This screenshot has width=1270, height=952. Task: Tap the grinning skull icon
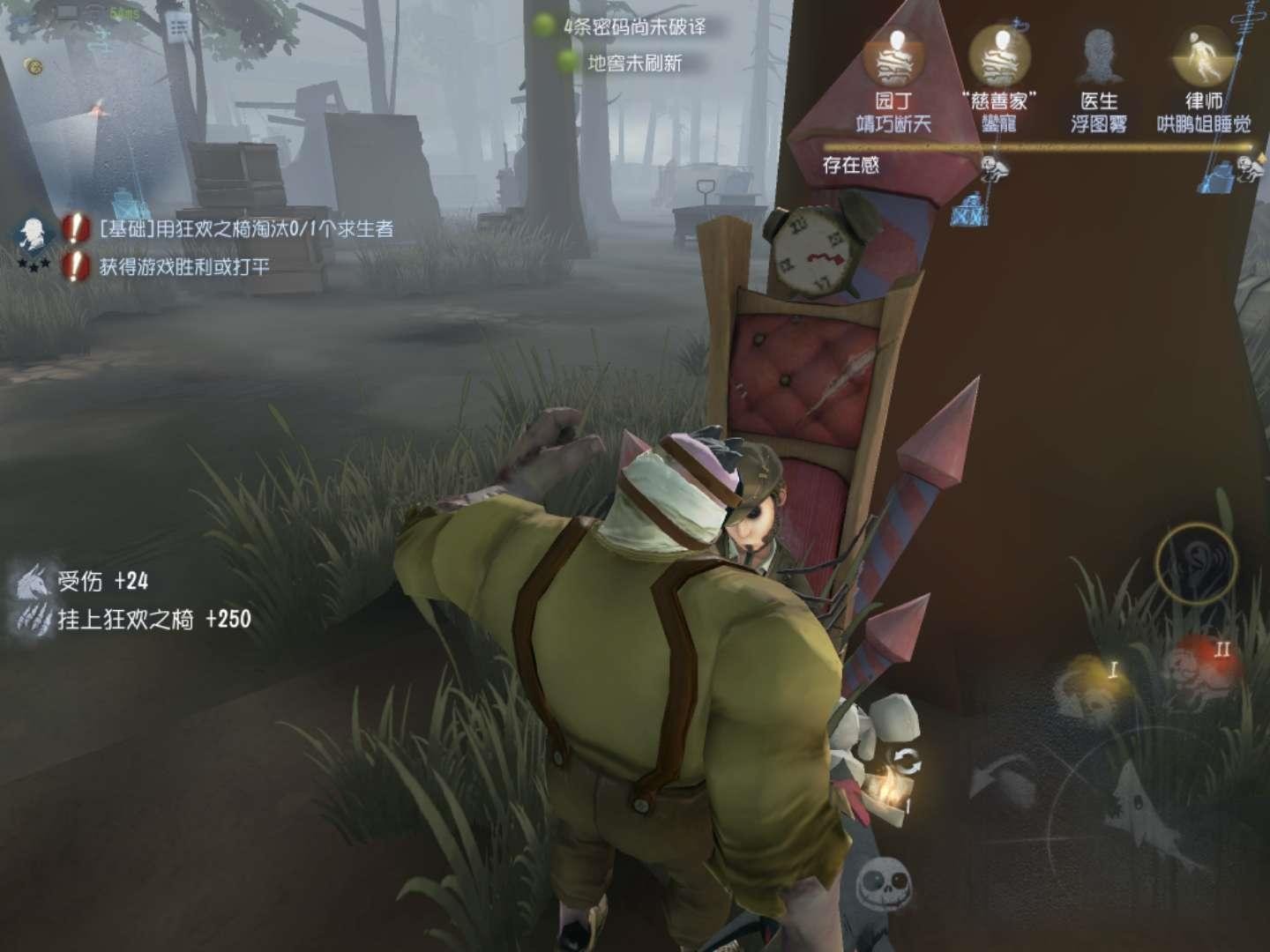click(x=883, y=881)
